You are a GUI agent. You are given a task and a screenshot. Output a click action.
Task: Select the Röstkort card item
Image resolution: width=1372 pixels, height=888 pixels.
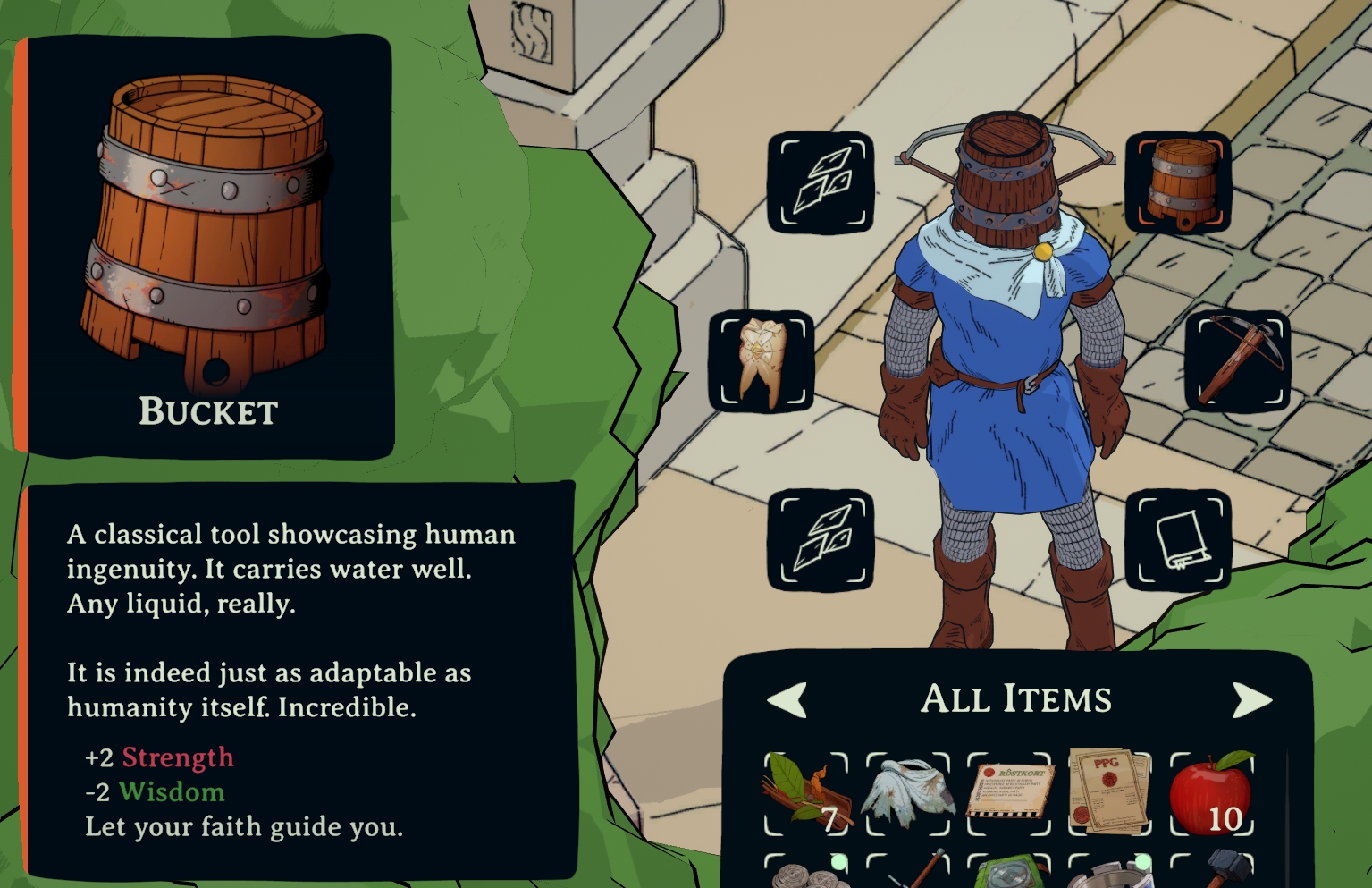click(1010, 793)
